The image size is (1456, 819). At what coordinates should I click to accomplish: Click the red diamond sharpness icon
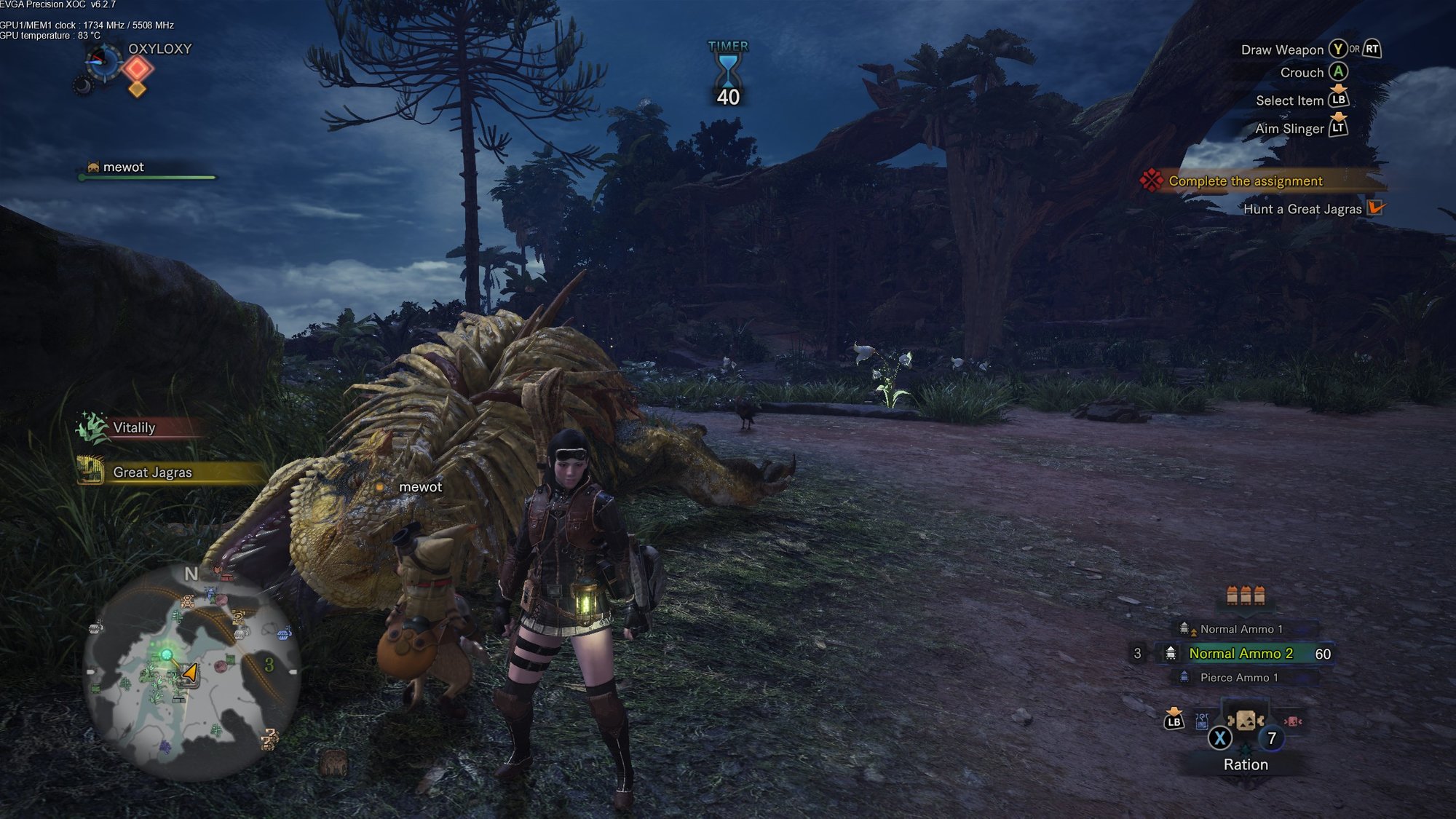[138, 69]
